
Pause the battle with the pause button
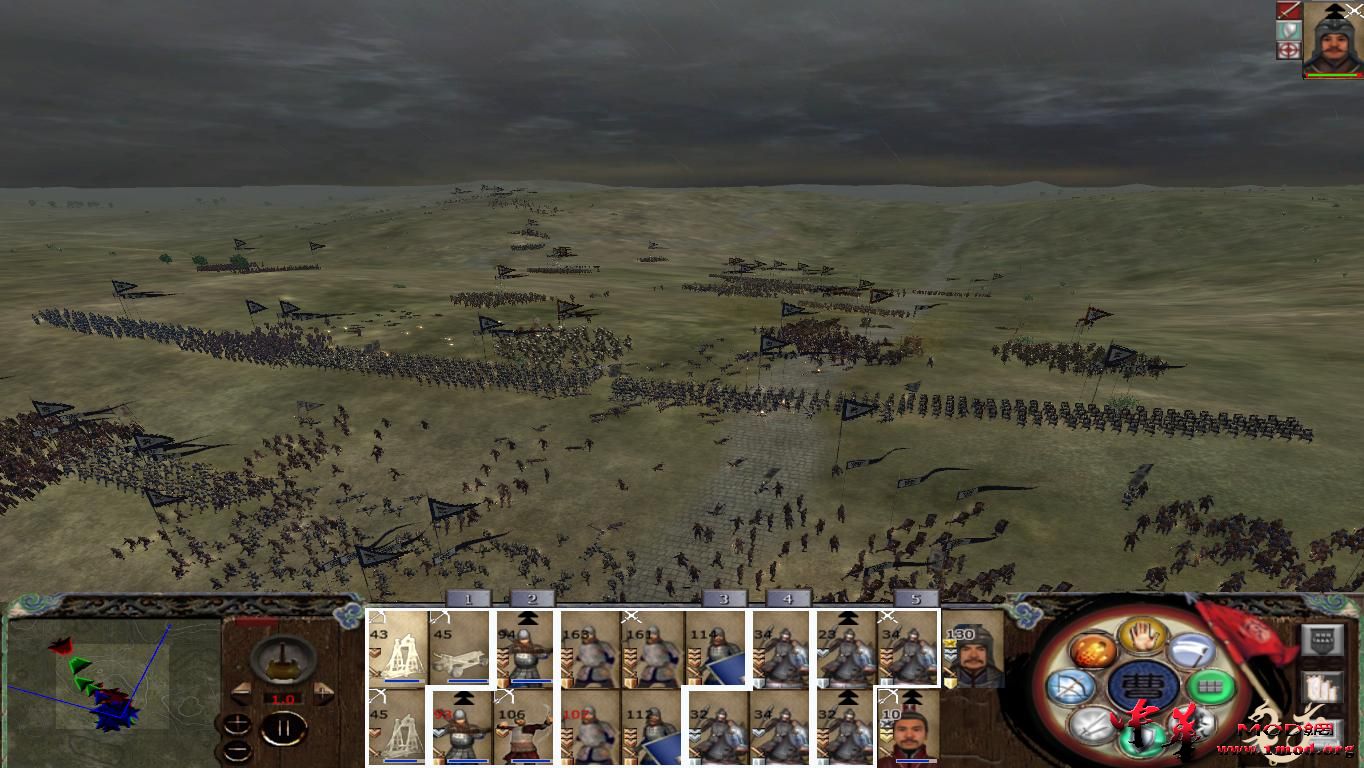[285, 727]
